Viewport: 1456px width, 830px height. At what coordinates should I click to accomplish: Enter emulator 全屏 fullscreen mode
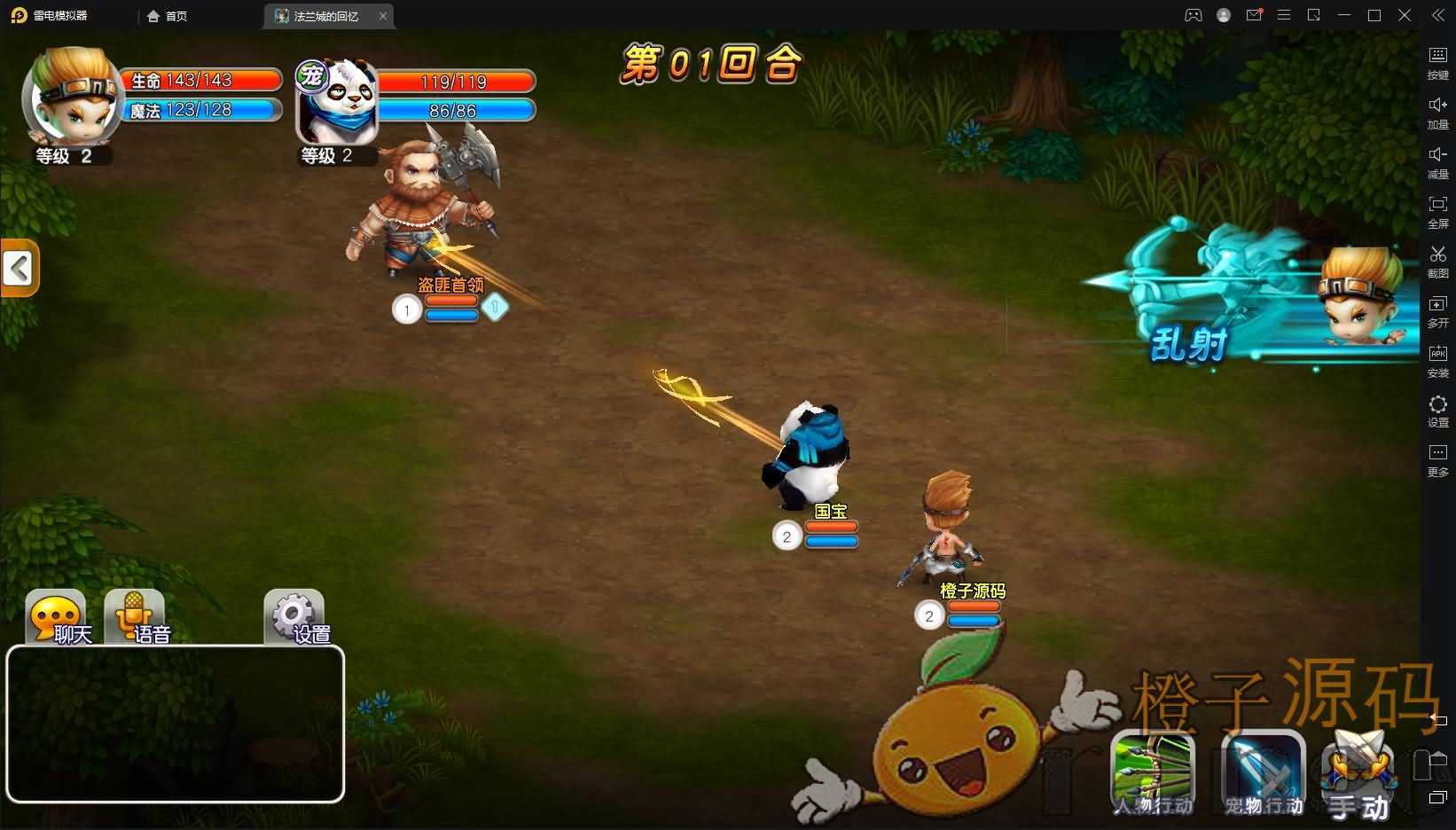pos(1437,211)
